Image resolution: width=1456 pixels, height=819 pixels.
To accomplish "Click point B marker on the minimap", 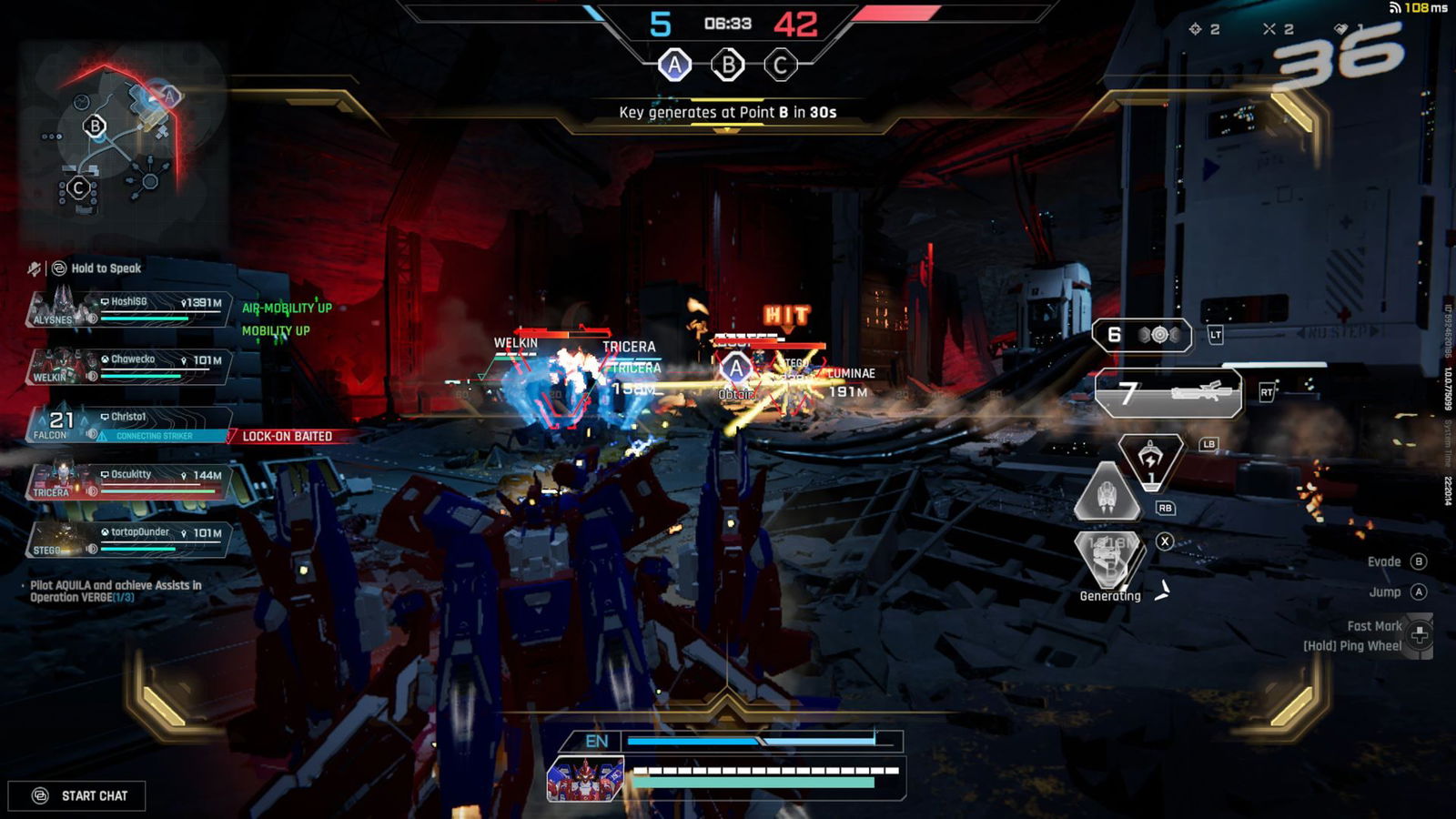I will pos(95,126).
